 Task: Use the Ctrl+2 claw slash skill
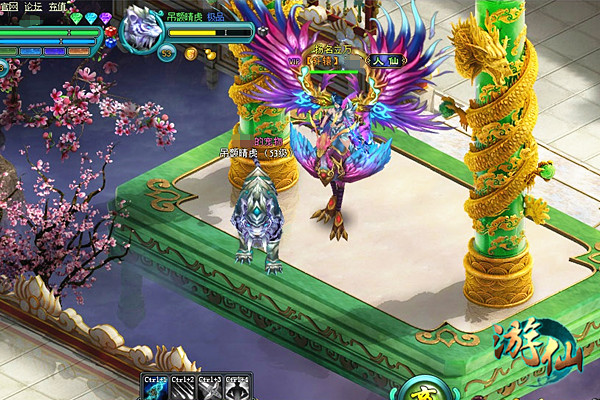coord(183,389)
